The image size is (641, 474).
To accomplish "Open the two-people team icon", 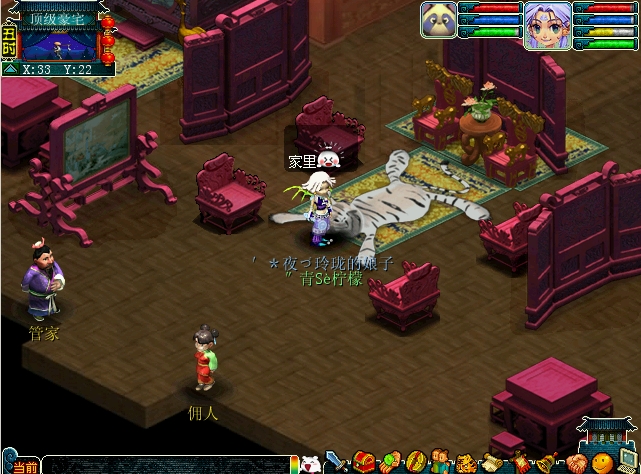I will pyautogui.click(x=441, y=464).
